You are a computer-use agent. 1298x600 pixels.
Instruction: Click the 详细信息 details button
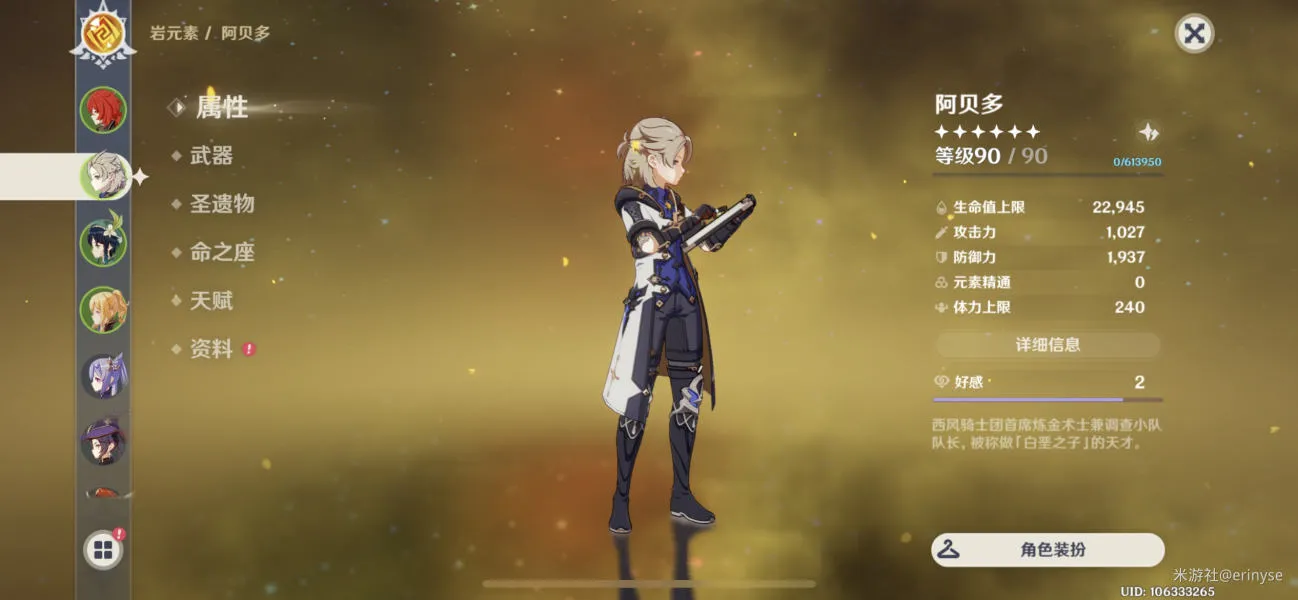point(1047,345)
